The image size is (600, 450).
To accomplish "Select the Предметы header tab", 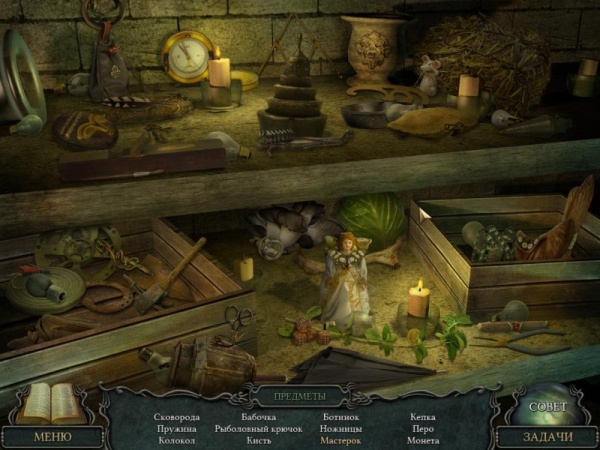I will [299, 395].
